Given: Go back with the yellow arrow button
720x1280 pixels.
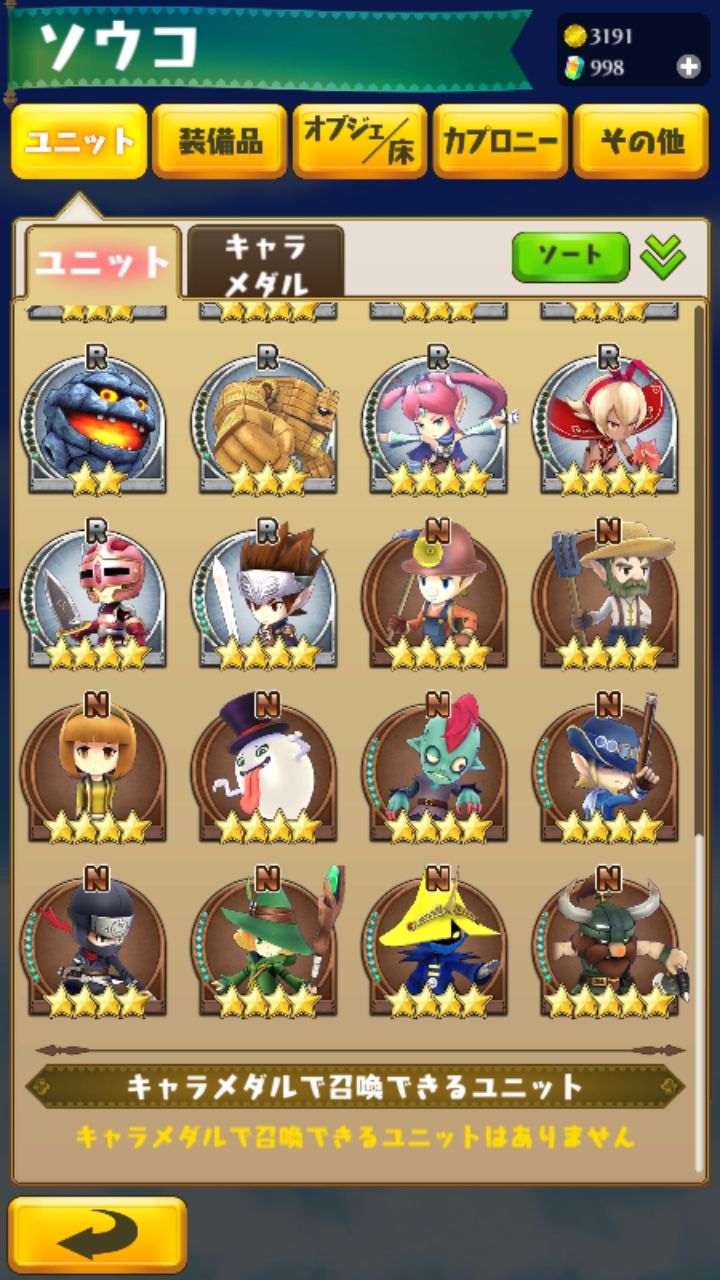Looking at the screenshot, I should point(97,1235).
